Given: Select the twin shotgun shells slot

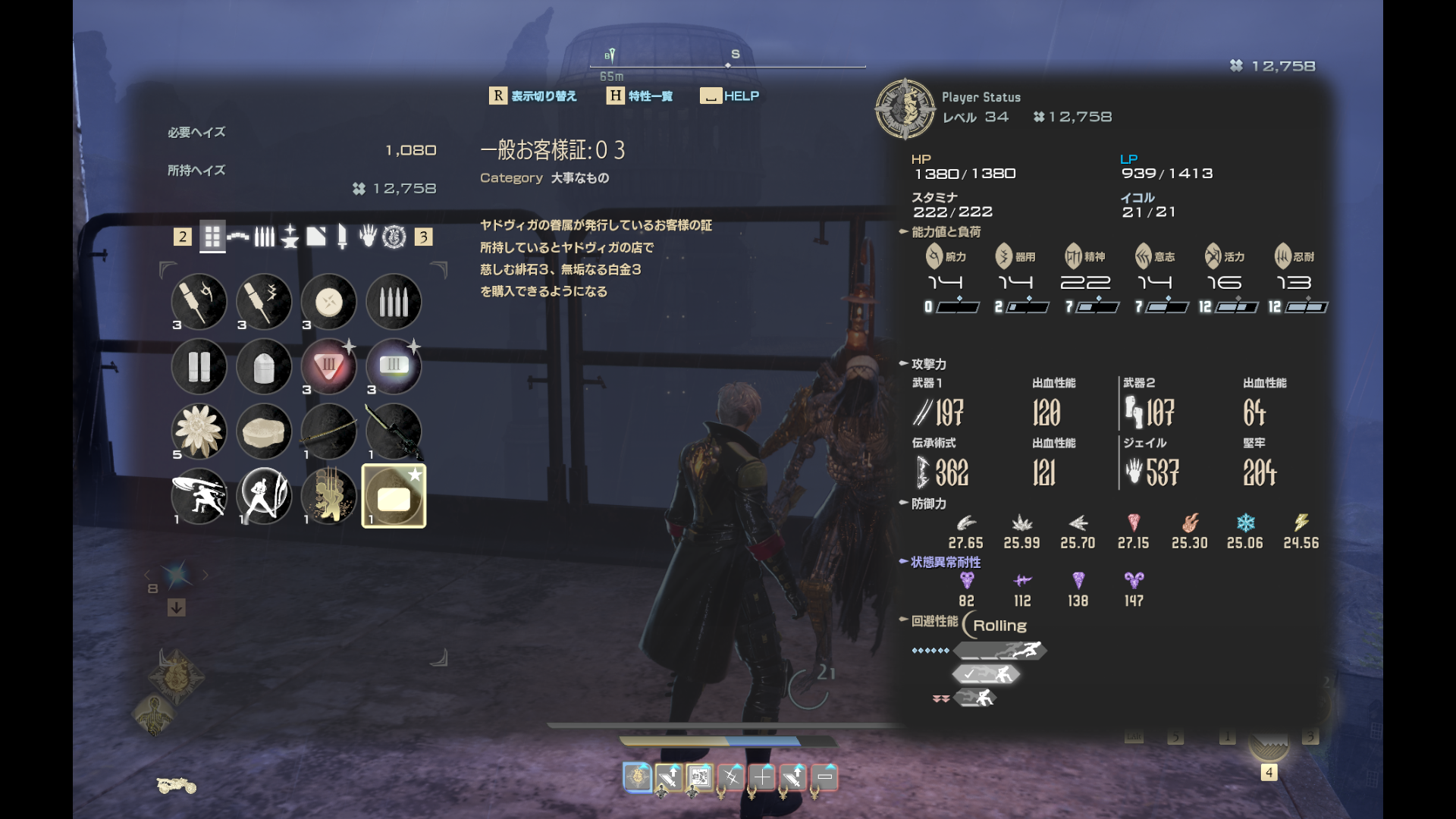Looking at the screenshot, I should click(199, 367).
